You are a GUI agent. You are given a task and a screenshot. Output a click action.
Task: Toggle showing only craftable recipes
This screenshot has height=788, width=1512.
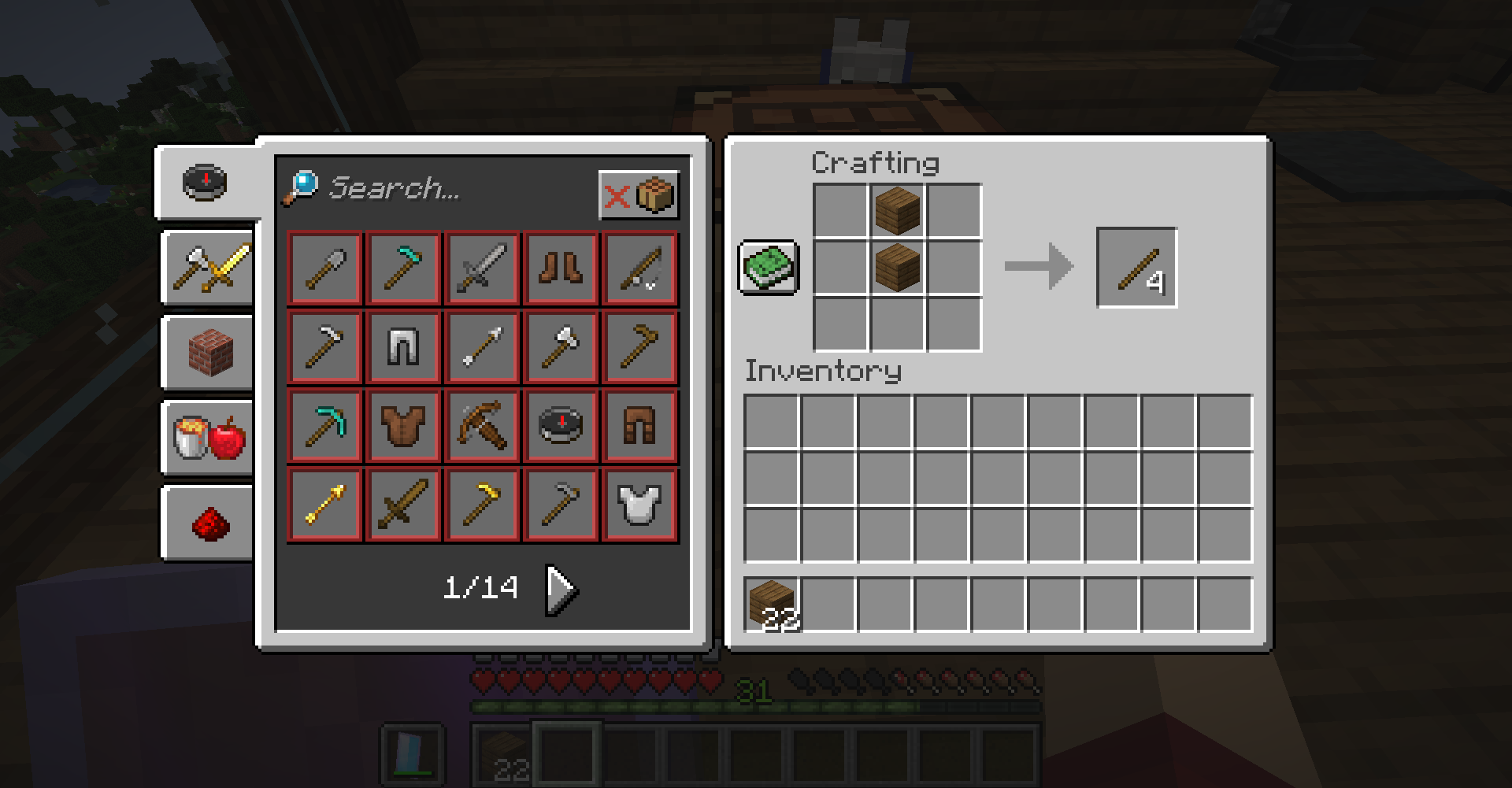[x=639, y=194]
